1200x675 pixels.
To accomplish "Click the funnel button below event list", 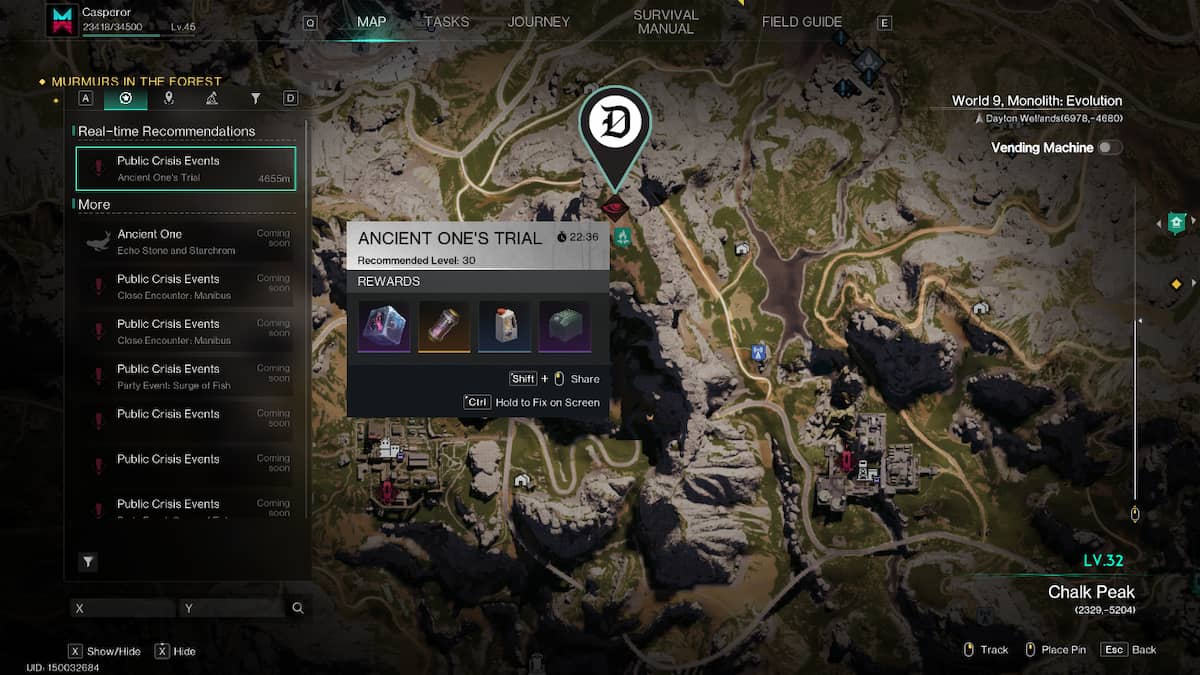I will 88,562.
